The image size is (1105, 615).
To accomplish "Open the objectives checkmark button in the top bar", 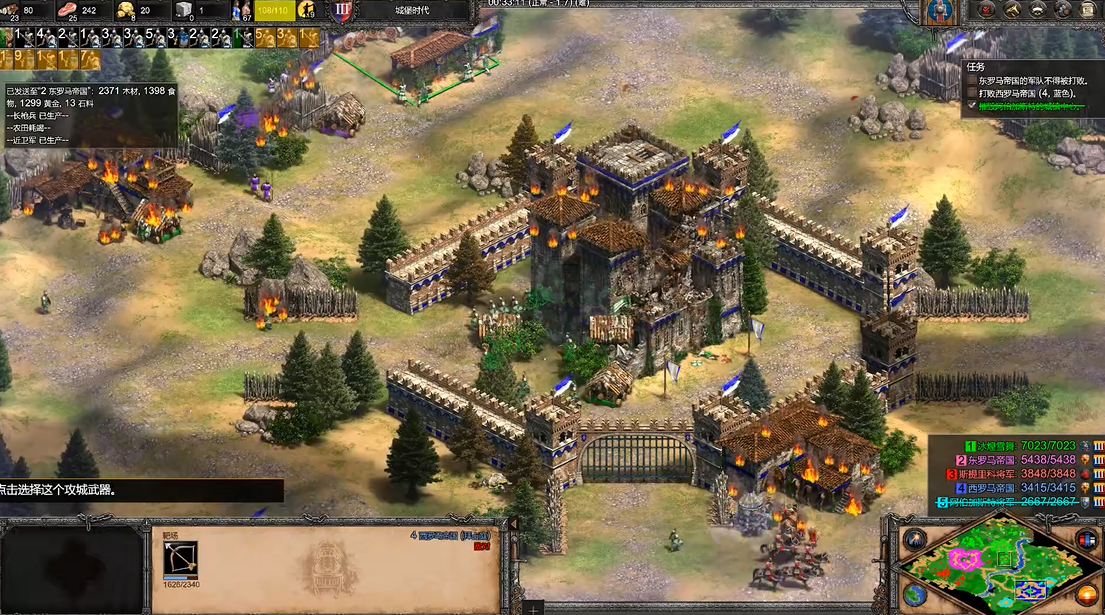I will point(988,10).
